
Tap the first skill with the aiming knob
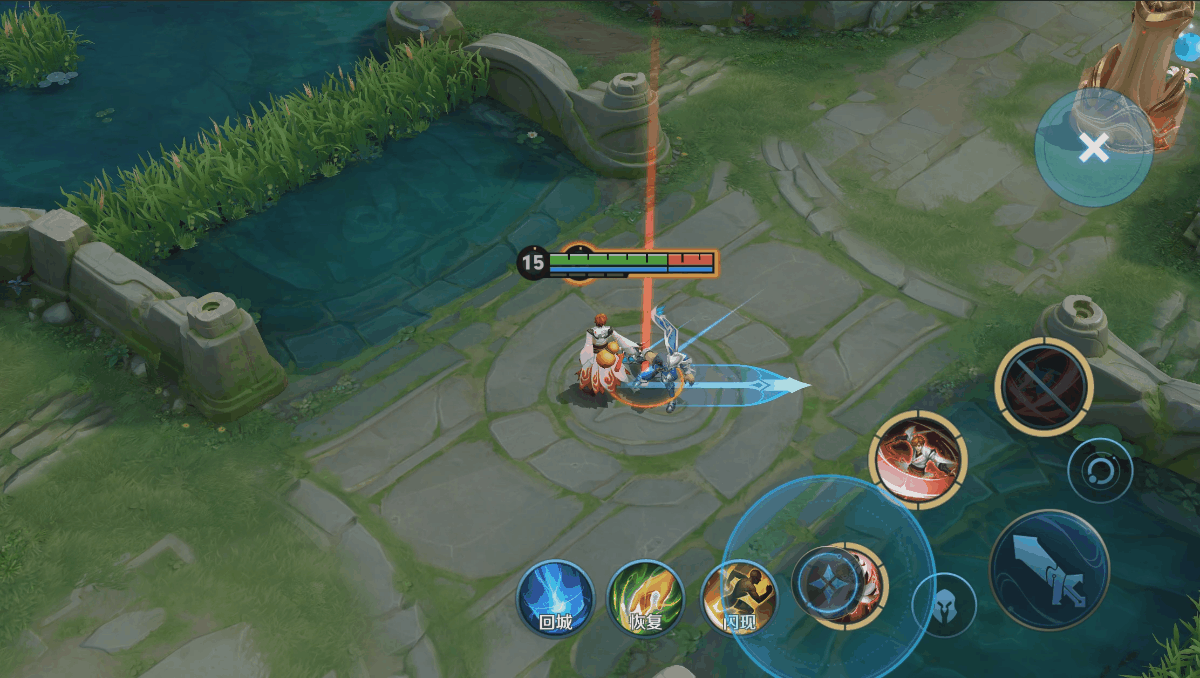[x=828, y=582]
